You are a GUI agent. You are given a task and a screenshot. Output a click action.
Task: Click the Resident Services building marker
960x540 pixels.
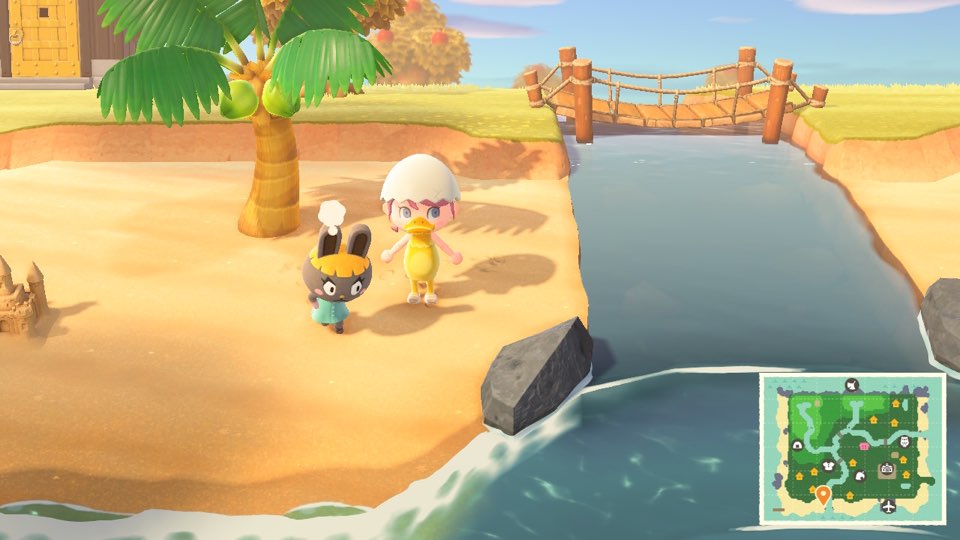[885, 469]
